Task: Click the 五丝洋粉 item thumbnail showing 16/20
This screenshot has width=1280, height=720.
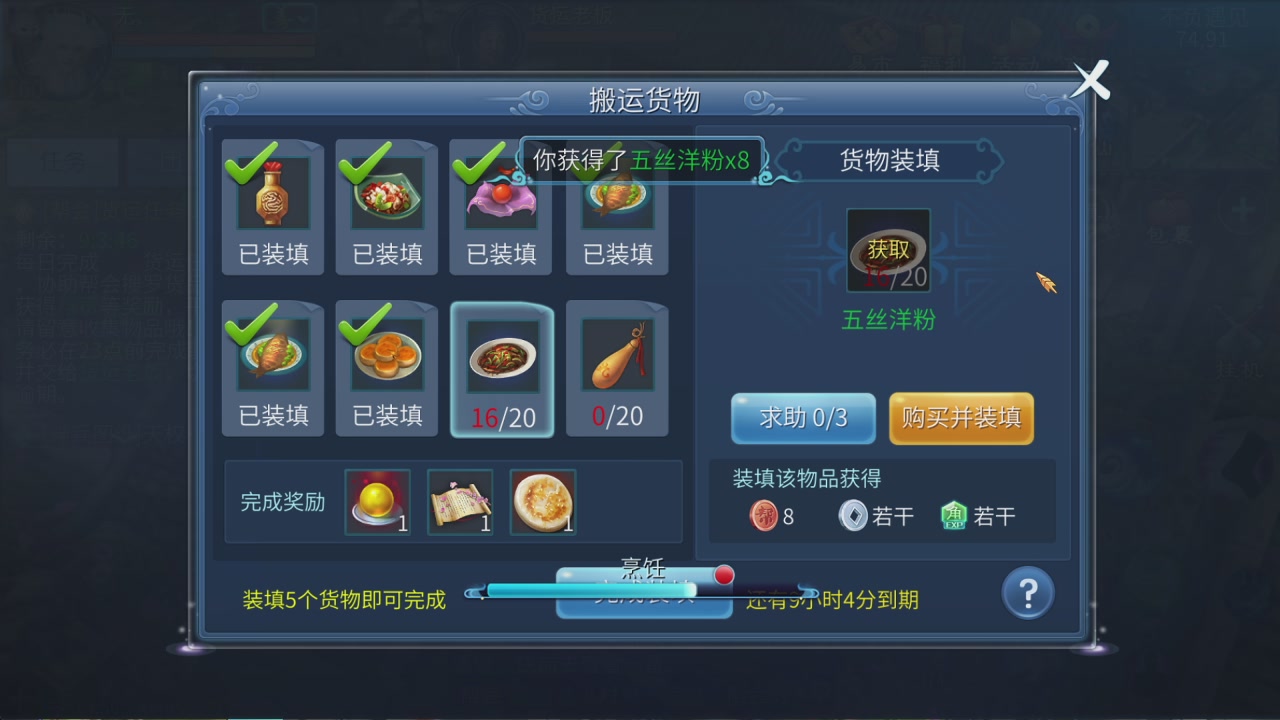Action: (888, 248)
